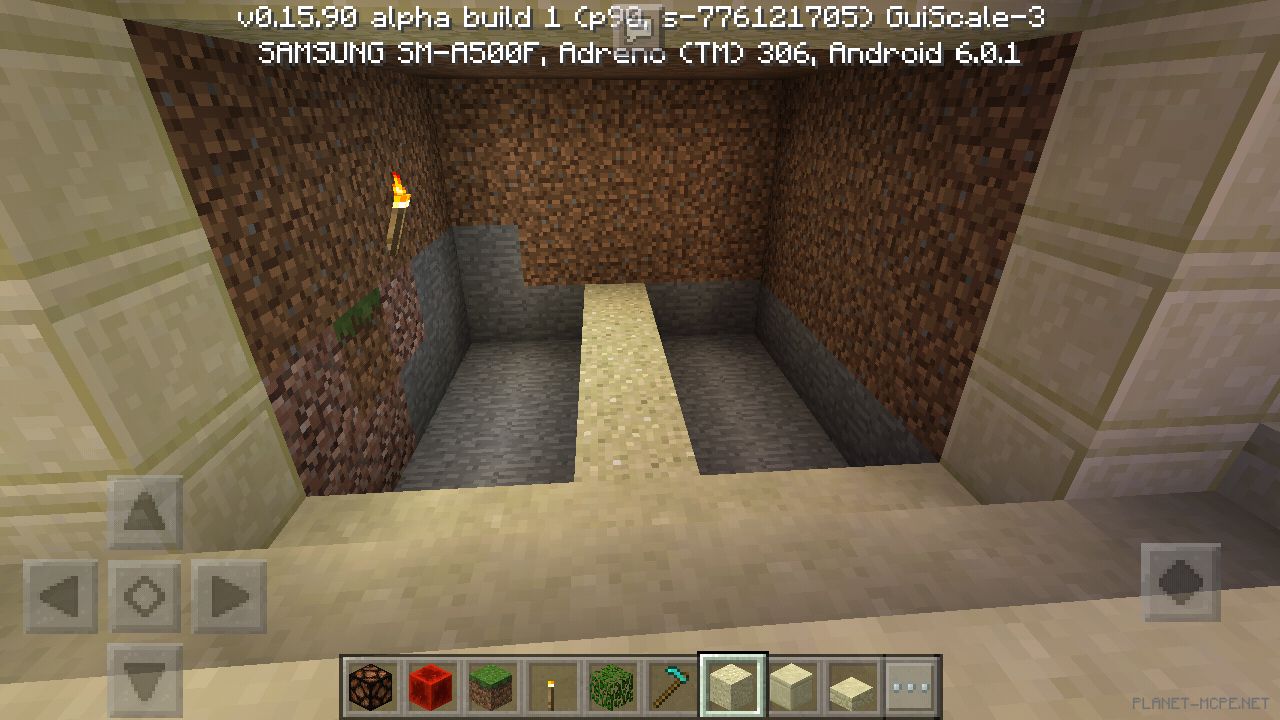The height and width of the screenshot is (720, 1280).
Task: Tap the left arrow movement button
Action: coord(61,597)
